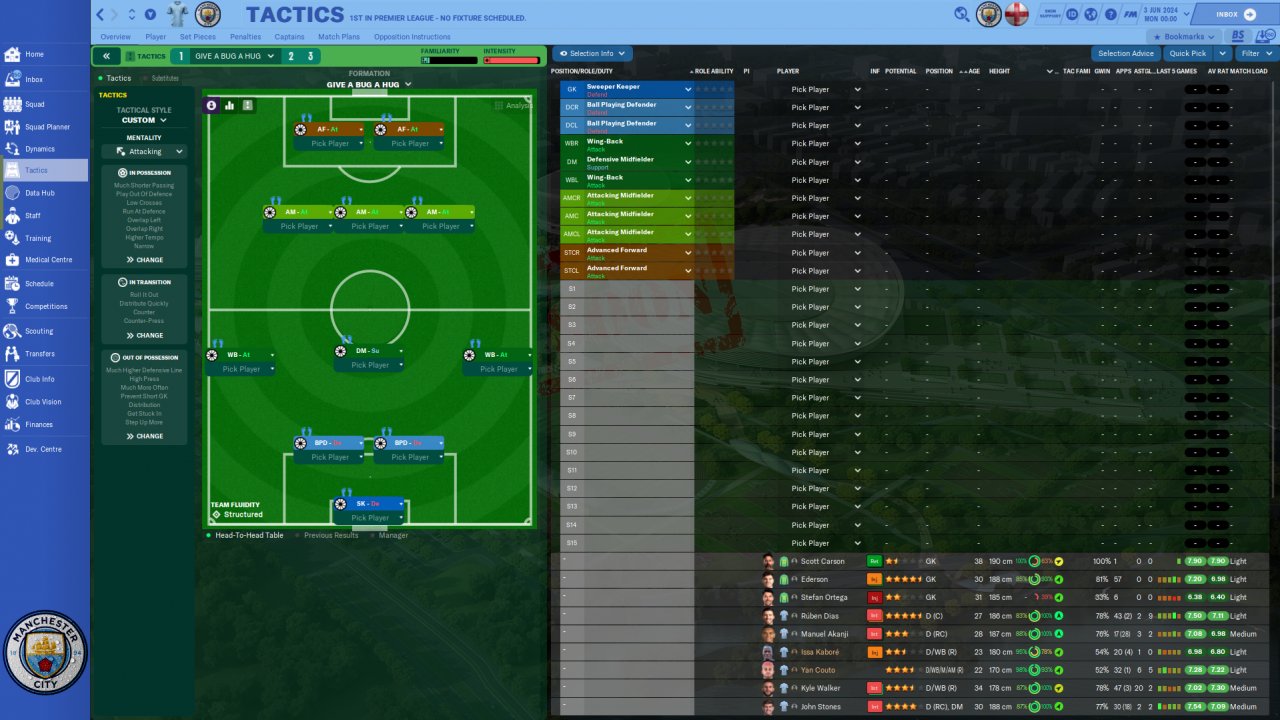Open the Data Hub page

tap(39, 193)
